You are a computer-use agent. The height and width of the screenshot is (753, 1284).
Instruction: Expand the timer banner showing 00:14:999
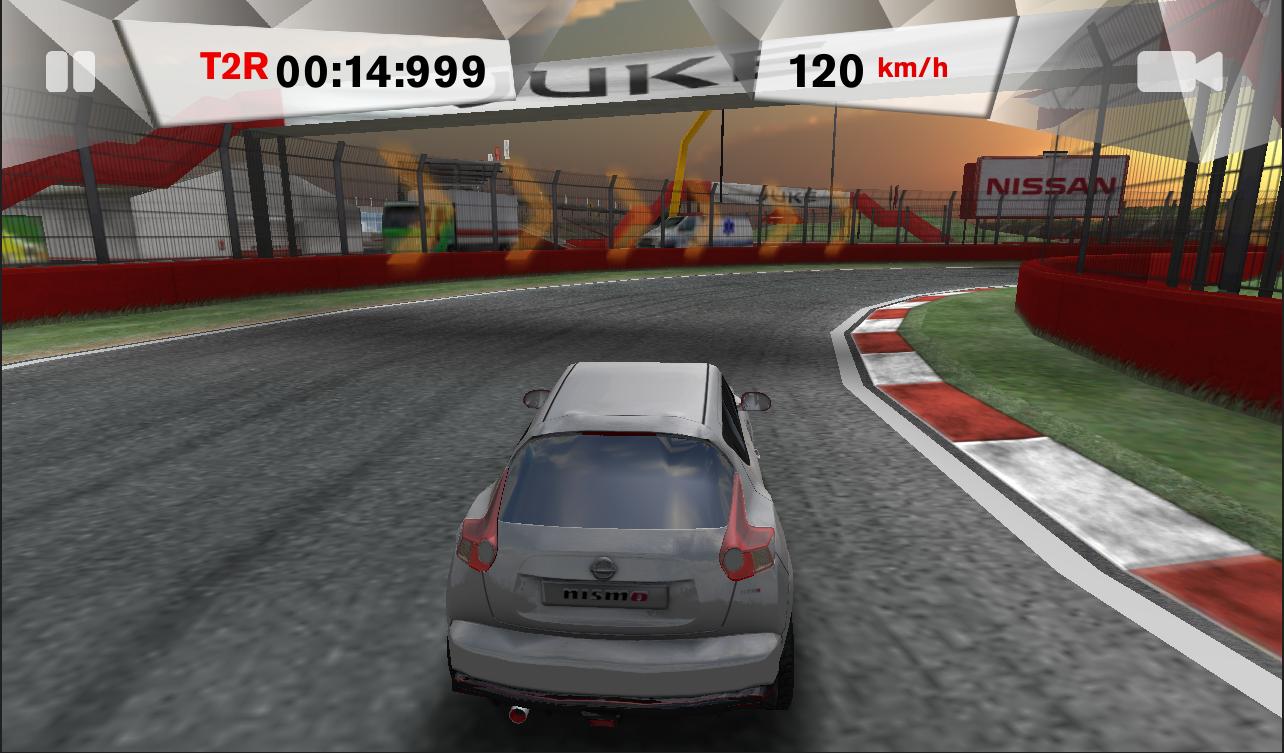pyautogui.click(x=380, y=70)
